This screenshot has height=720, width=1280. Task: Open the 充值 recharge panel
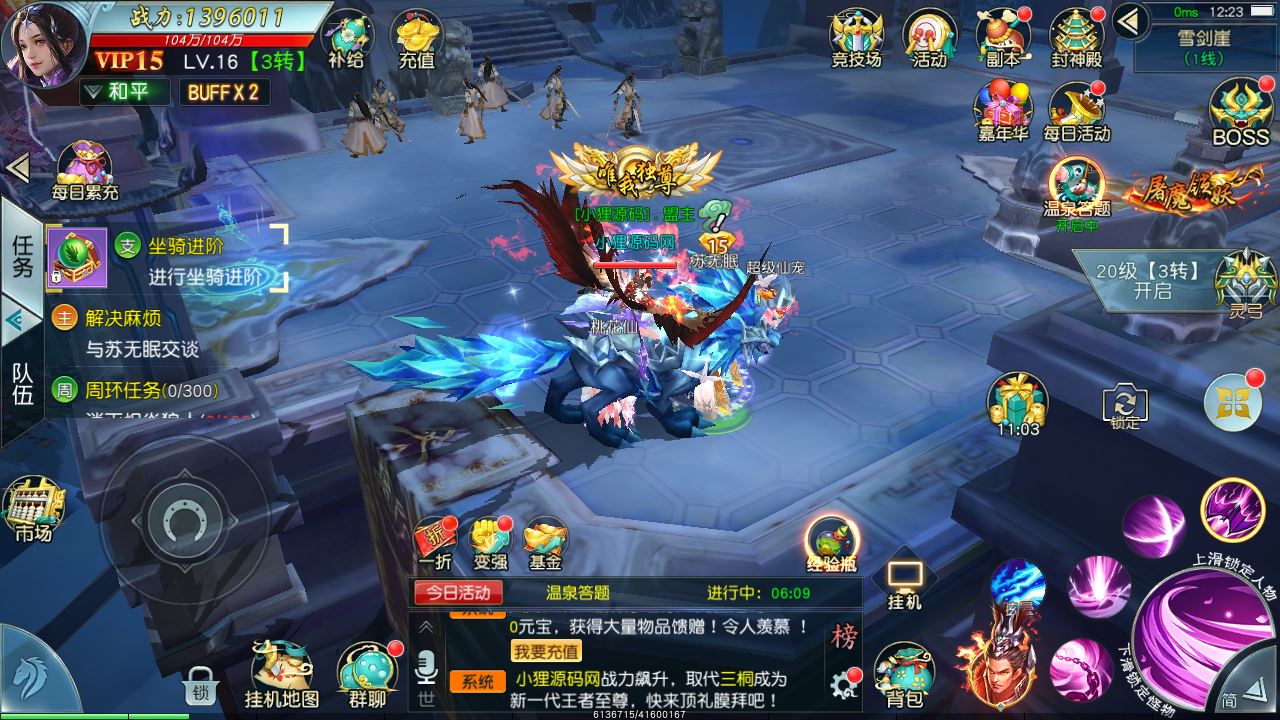pos(413,38)
